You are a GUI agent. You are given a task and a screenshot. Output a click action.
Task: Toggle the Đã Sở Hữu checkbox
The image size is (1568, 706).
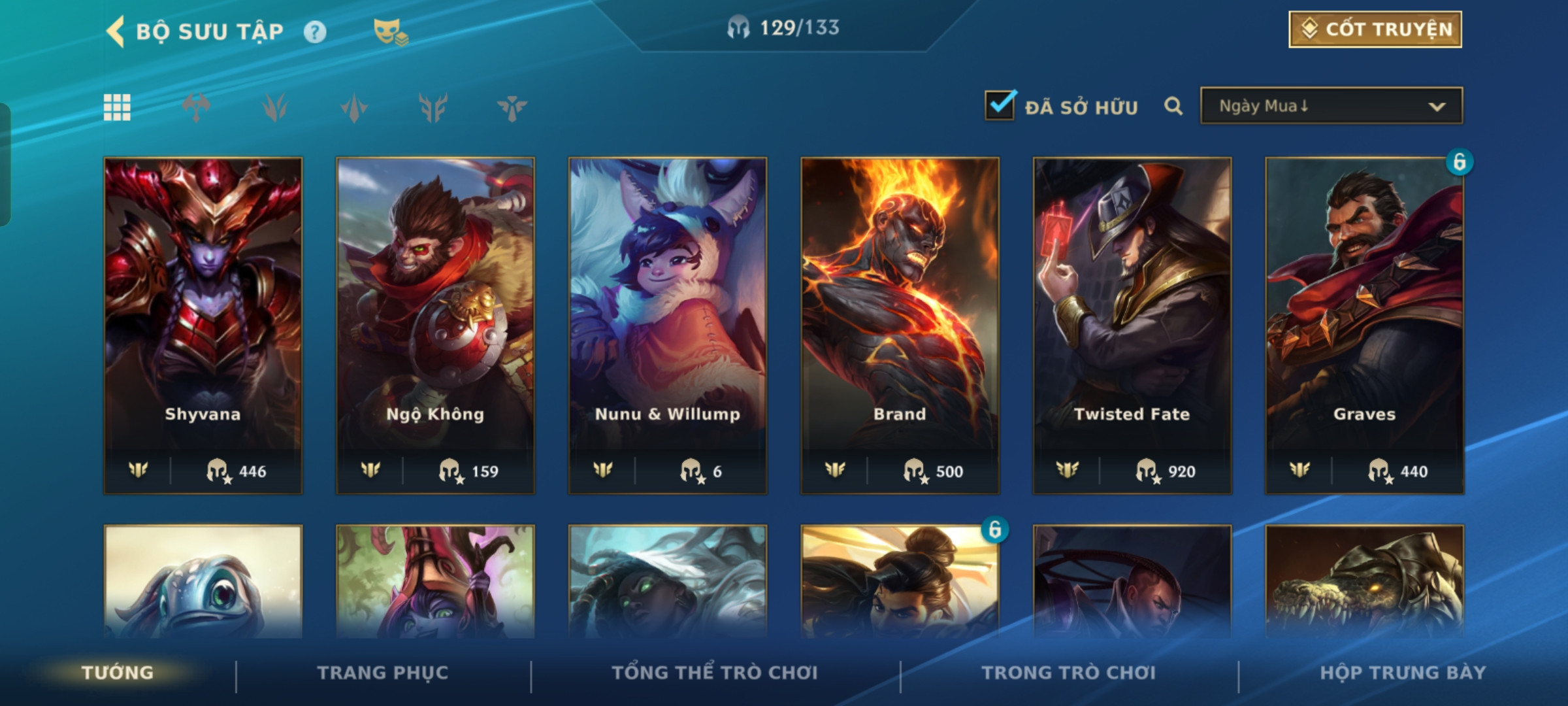[x=1000, y=106]
